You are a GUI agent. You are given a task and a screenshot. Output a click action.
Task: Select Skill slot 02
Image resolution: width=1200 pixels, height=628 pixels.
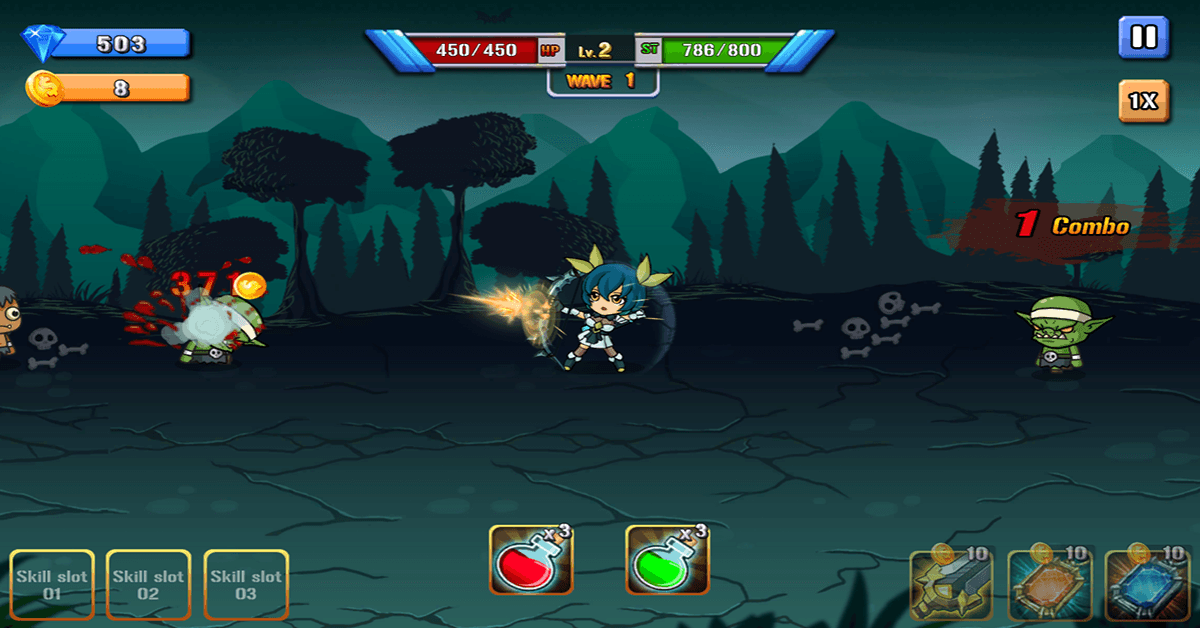(148, 585)
